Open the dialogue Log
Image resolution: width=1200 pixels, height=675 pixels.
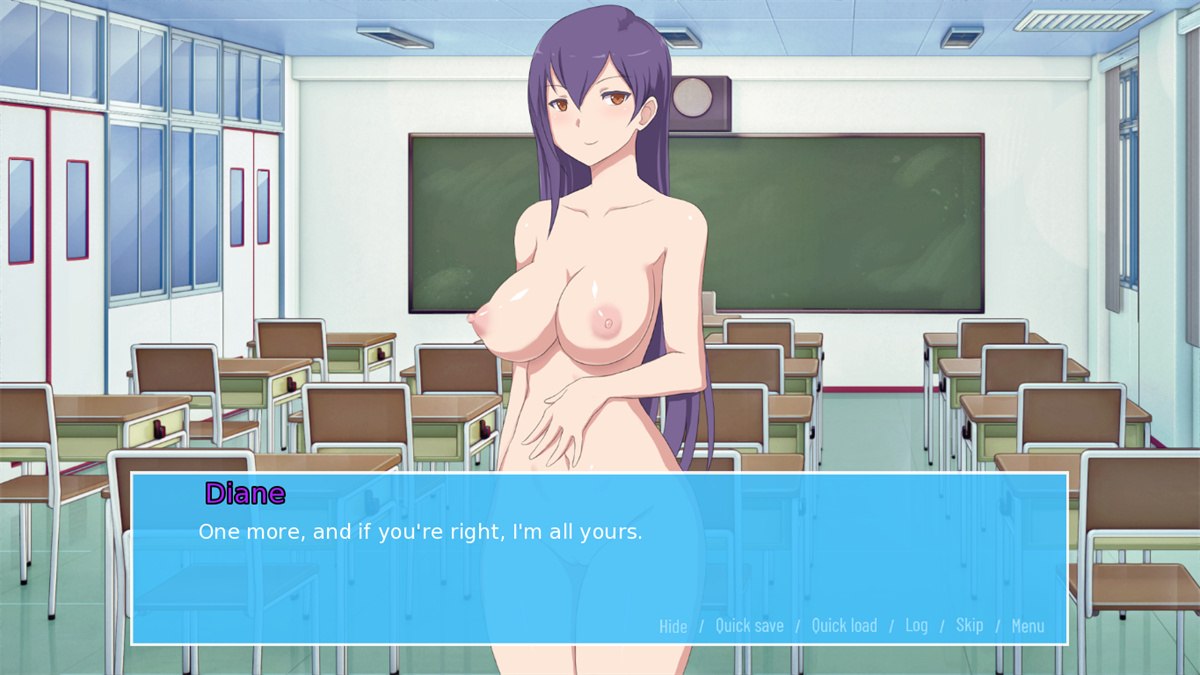[x=916, y=625]
